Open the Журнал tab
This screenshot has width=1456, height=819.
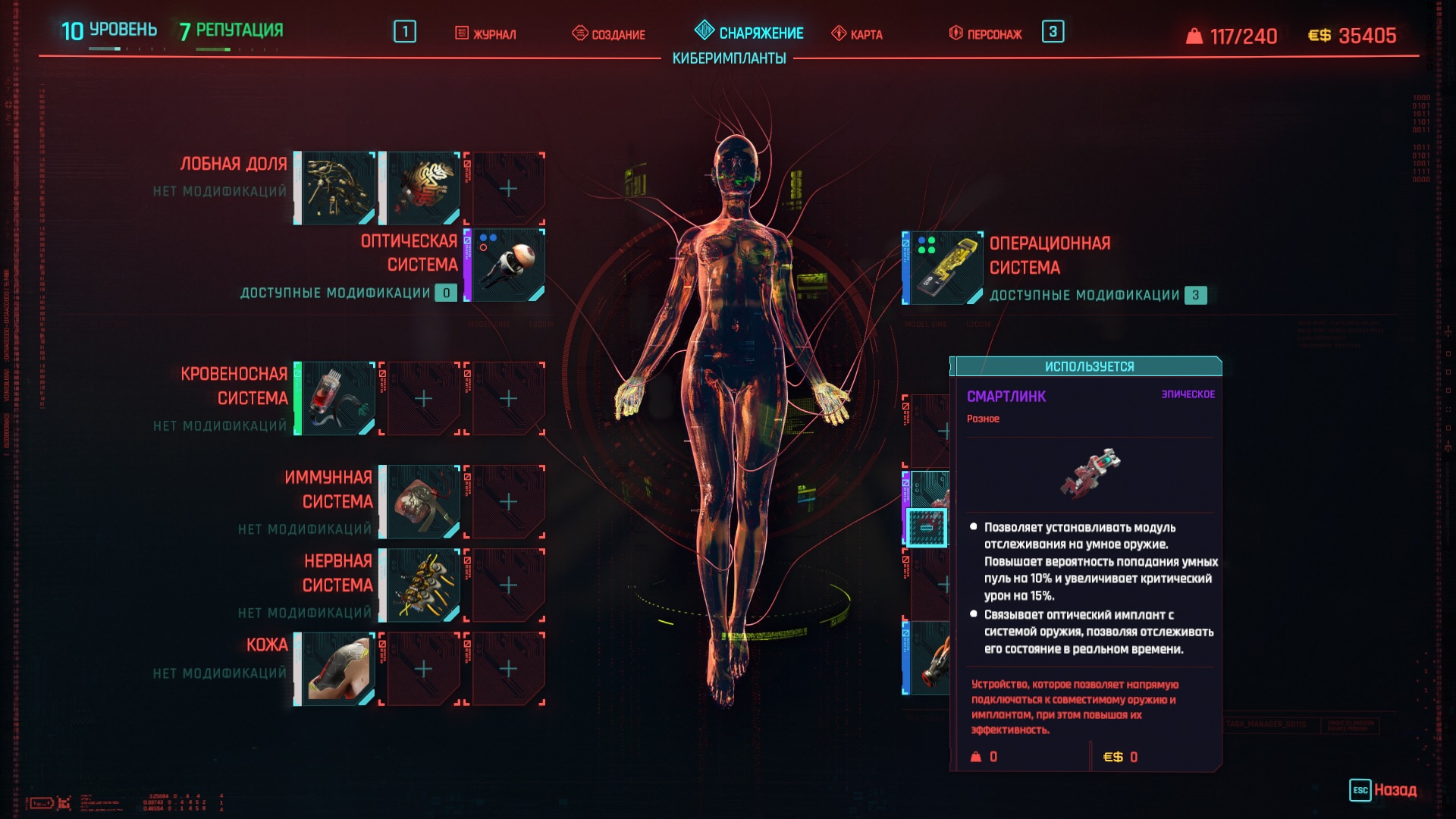click(486, 34)
